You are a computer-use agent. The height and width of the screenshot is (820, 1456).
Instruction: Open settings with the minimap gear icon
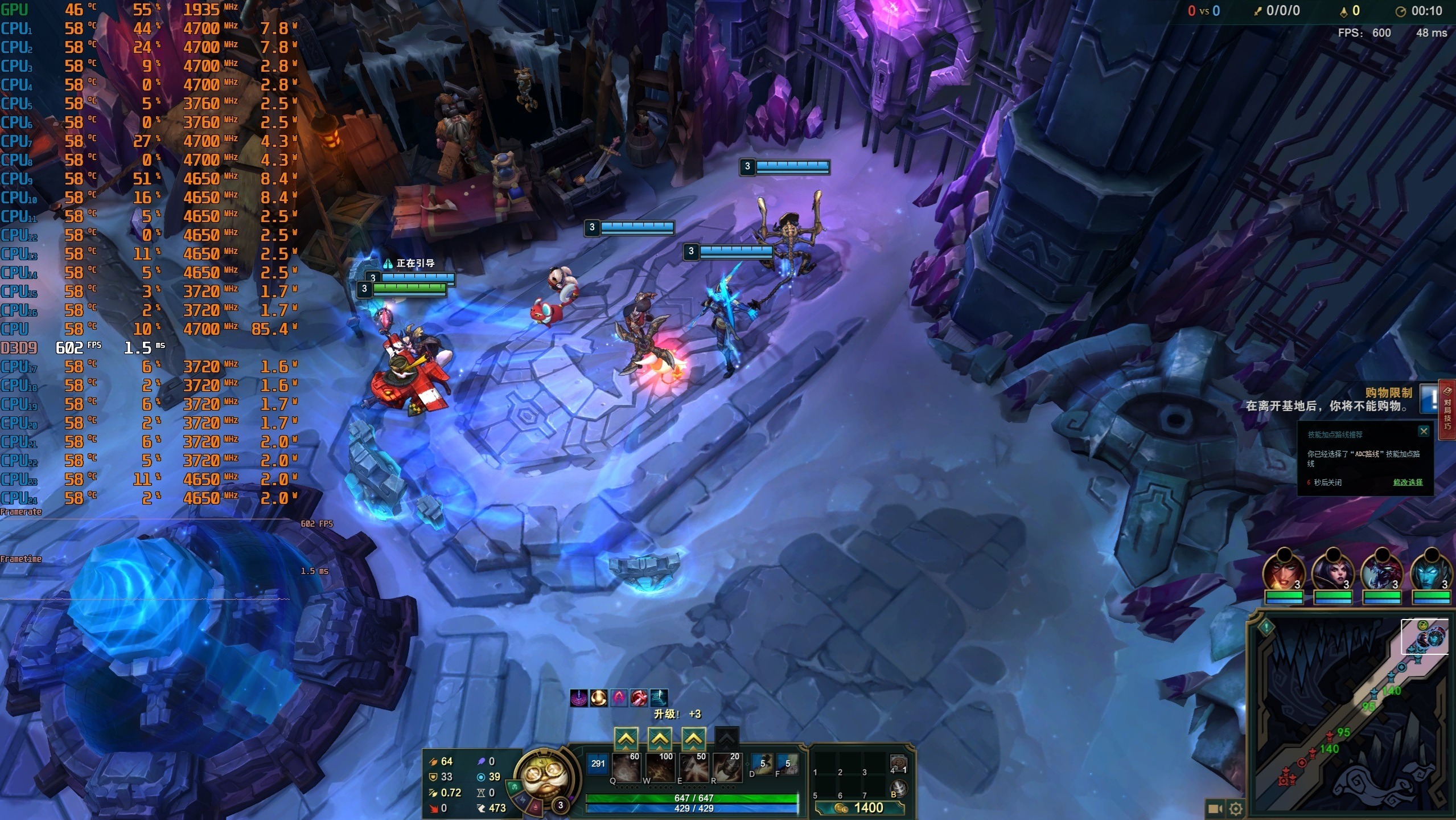(1236, 808)
